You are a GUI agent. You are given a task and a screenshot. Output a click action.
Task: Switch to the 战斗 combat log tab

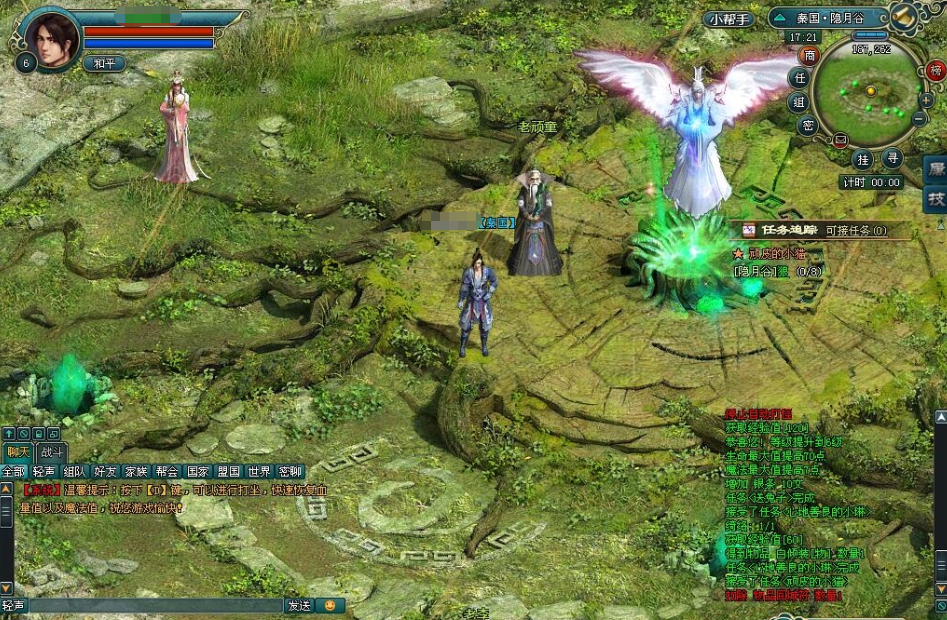[x=50, y=452]
